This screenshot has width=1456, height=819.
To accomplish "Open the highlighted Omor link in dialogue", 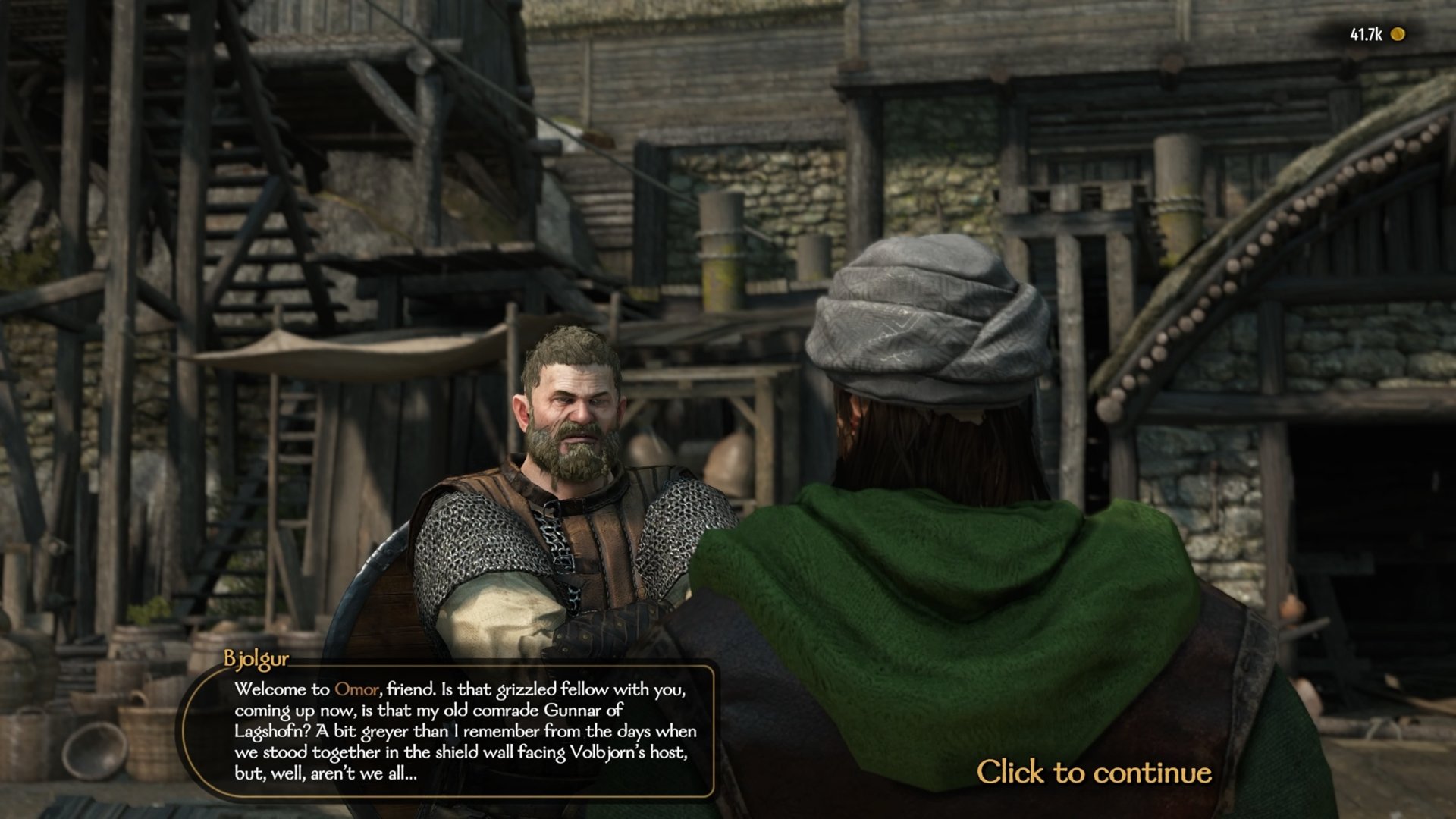I will click(356, 689).
